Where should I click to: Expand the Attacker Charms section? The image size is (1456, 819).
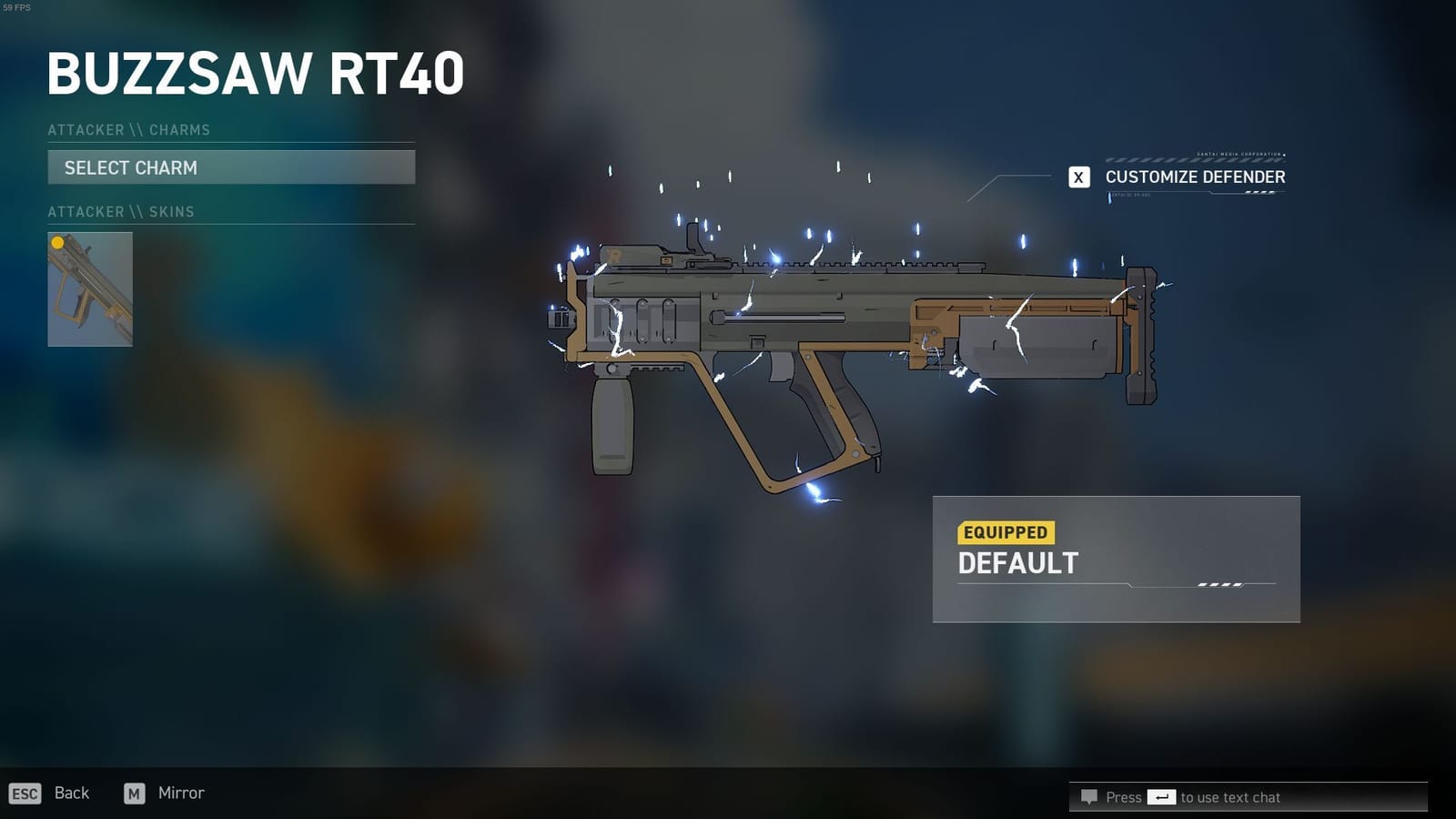click(128, 129)
